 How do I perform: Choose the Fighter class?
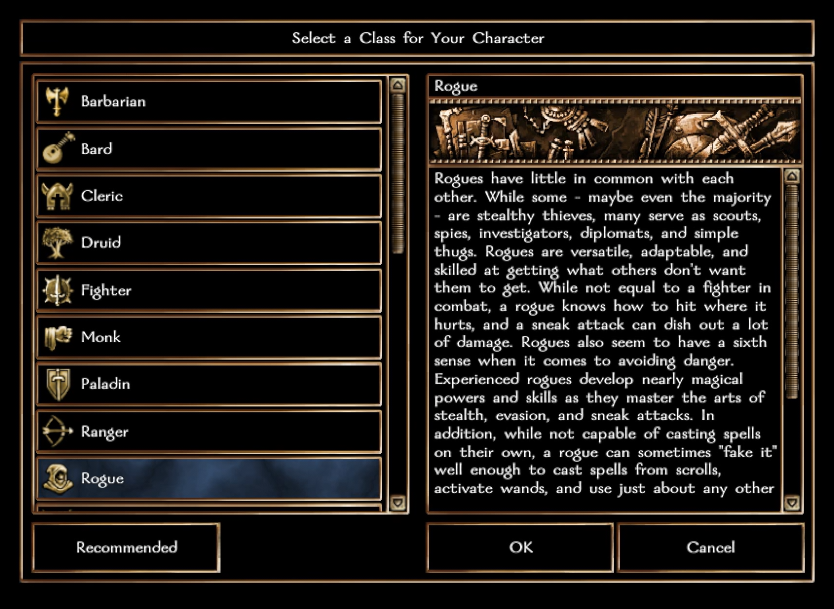[x=209, y=291]
